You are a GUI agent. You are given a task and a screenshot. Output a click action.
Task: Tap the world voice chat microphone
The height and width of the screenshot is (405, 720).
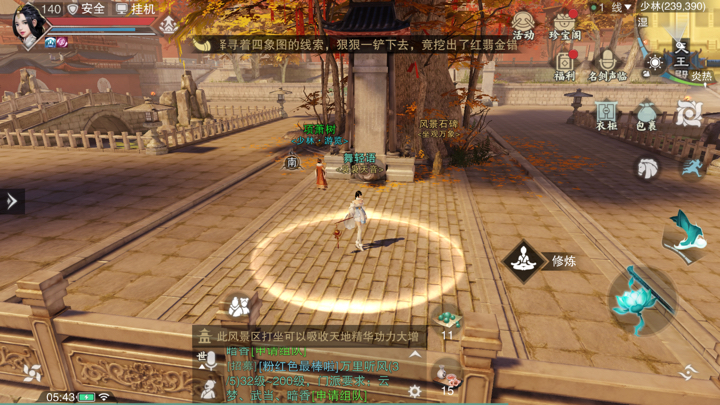coord(209,362)
